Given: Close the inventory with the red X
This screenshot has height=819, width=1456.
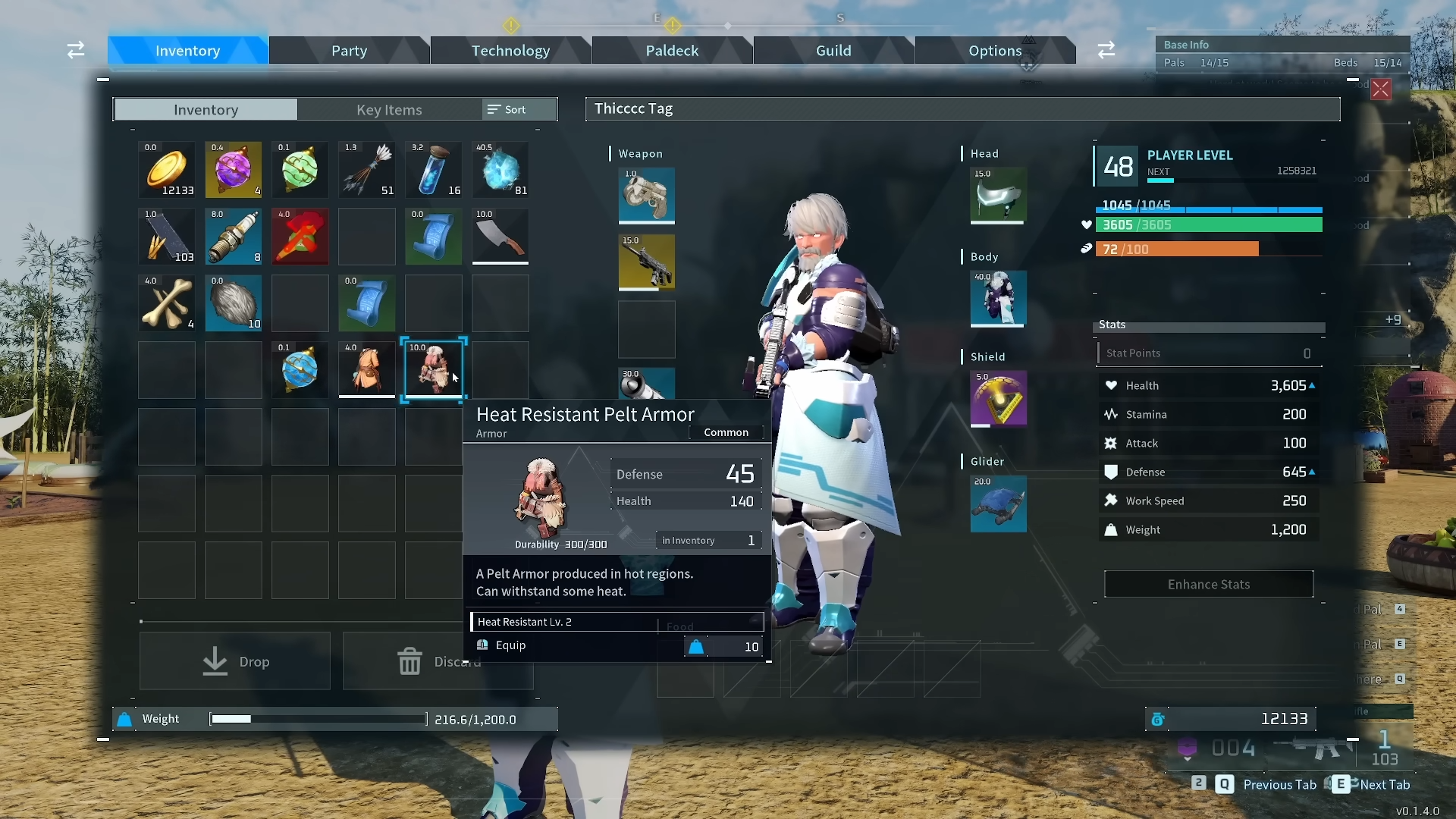Looking at the screenshot, I should point(1381,89).
